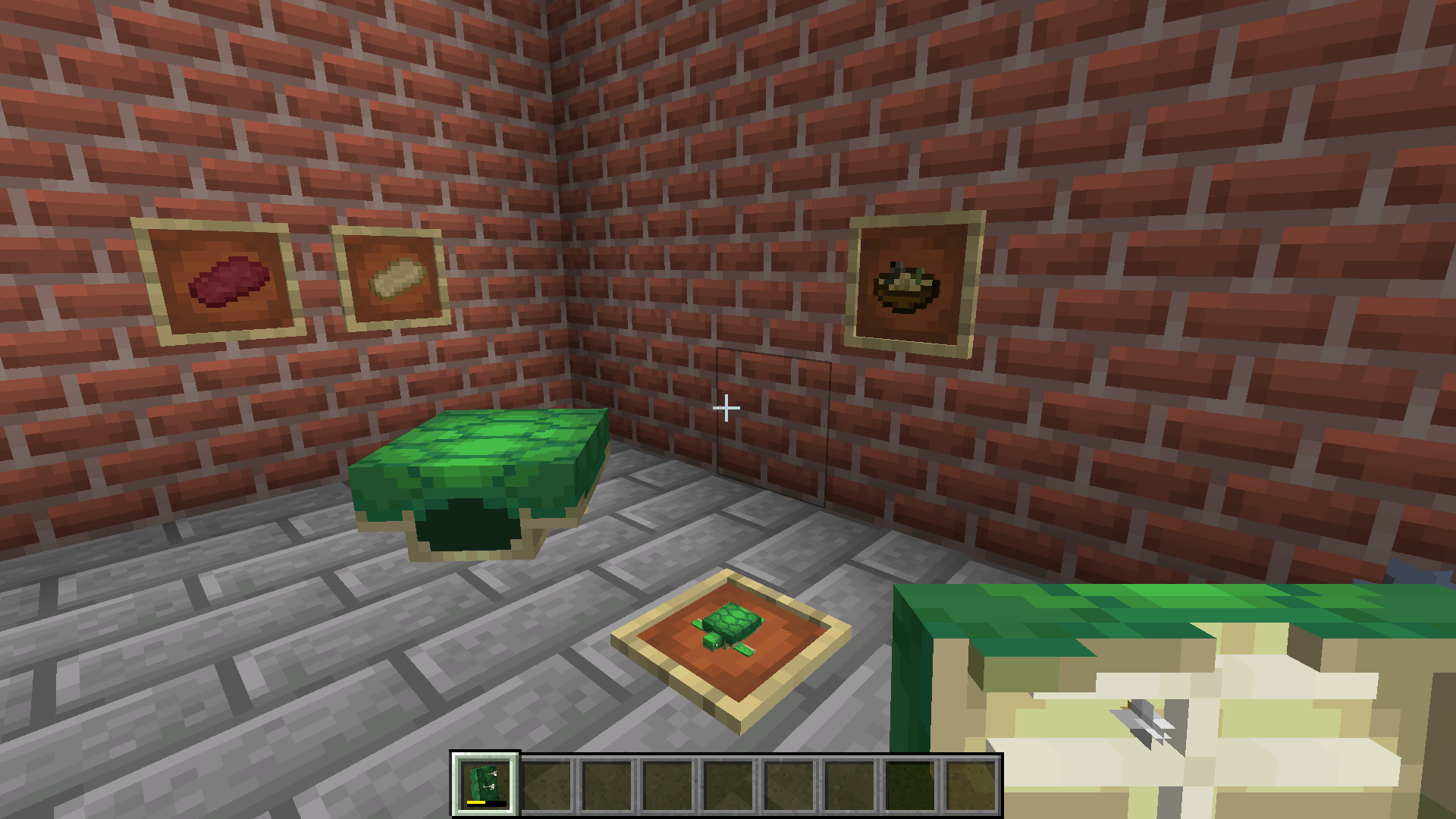Select the turtle shell in hotbar slot one

pyautogui.click(x=485, y=781)
